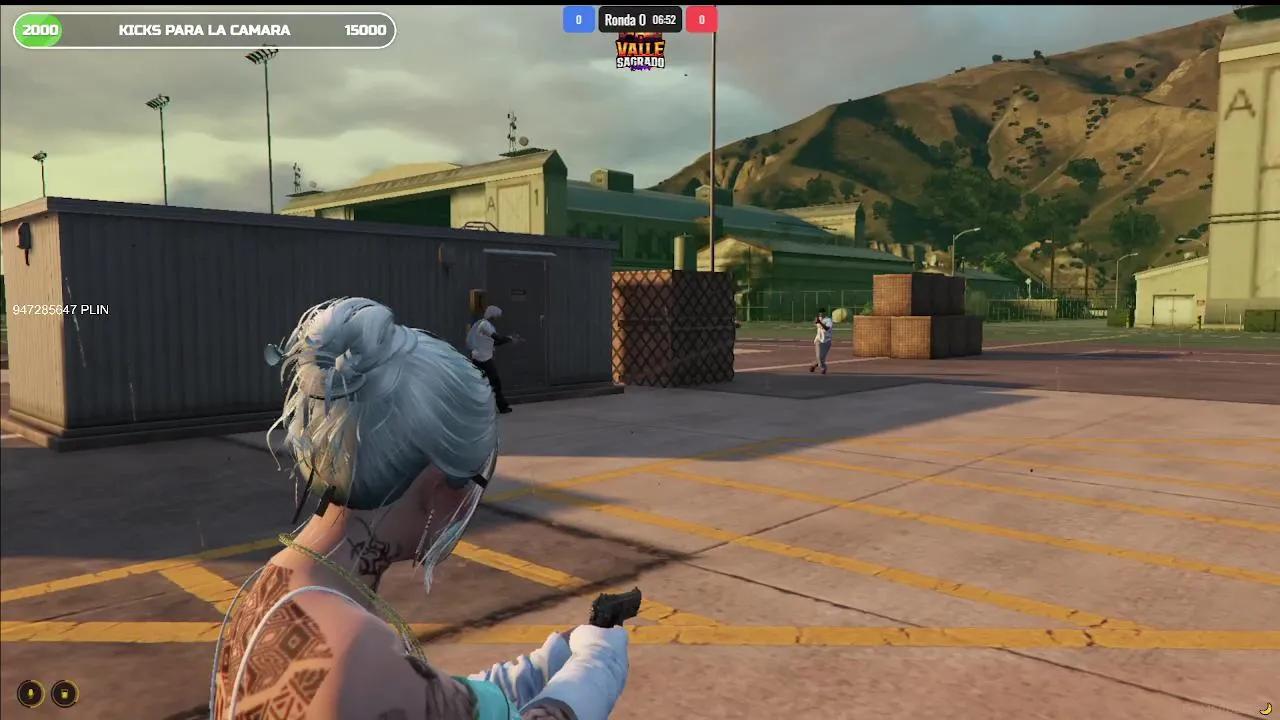Click the left bullet ammo icon
This screenshot has width=1280, height=720.
coord(29,693)
